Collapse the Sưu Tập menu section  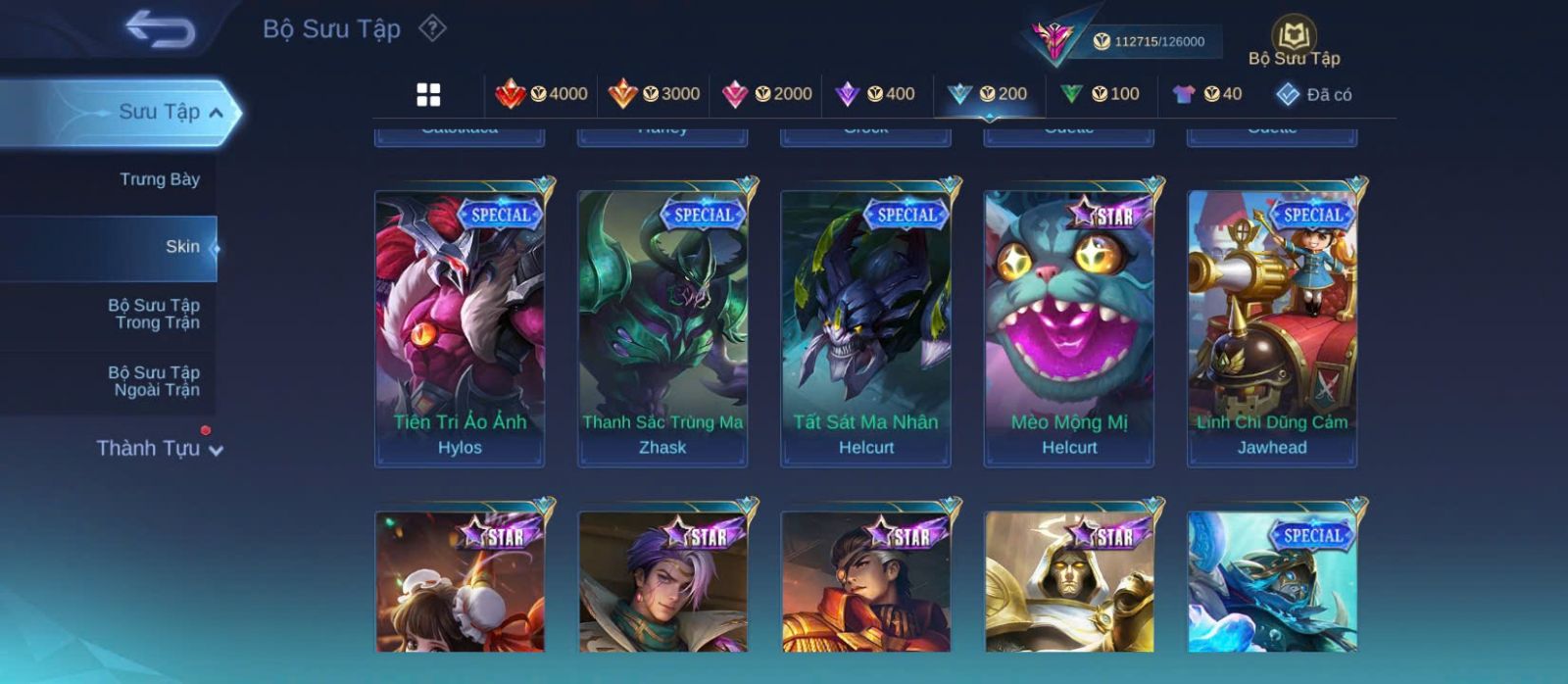pos(216,113)
